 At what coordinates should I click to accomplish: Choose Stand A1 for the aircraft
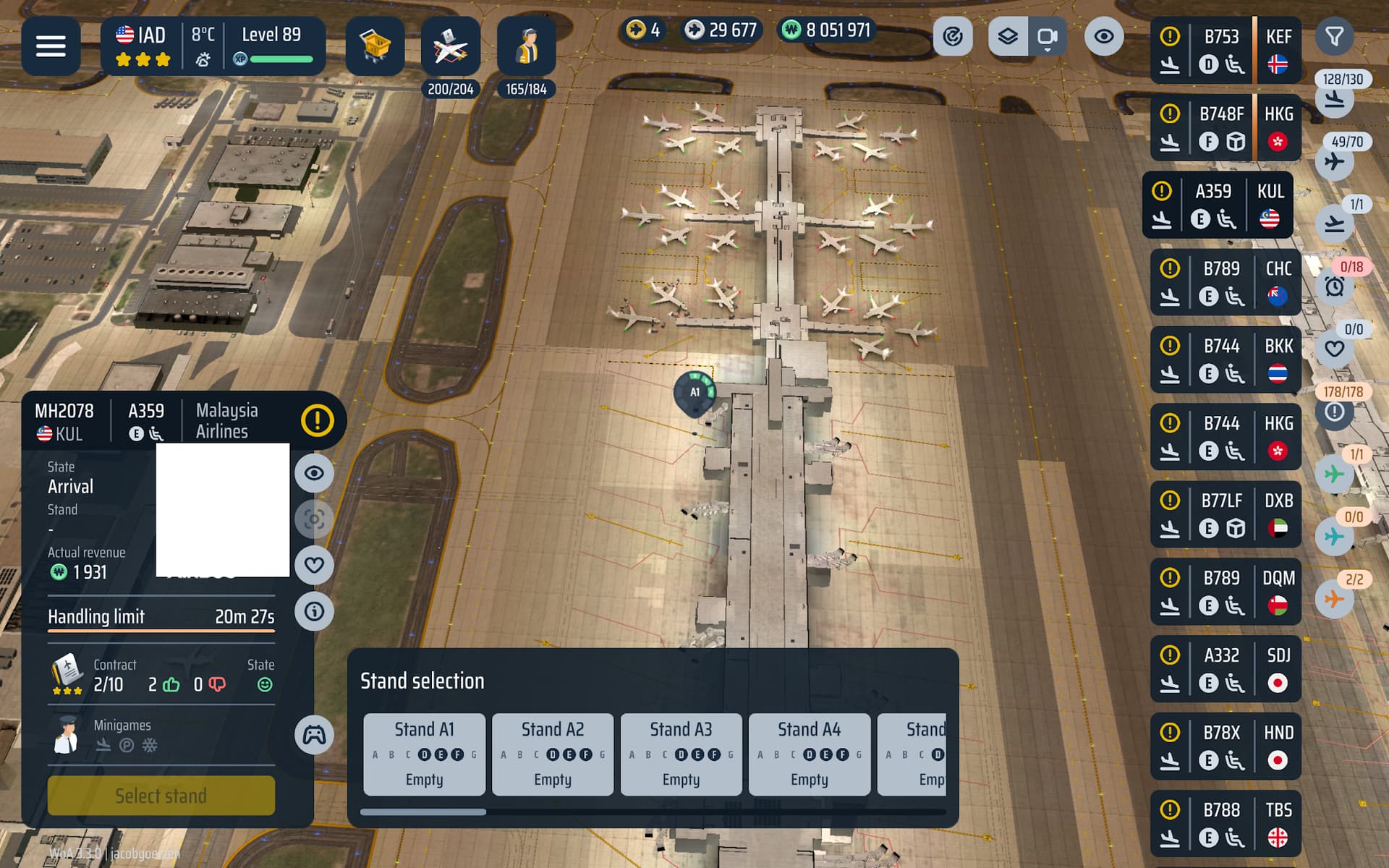pos(425,754)
